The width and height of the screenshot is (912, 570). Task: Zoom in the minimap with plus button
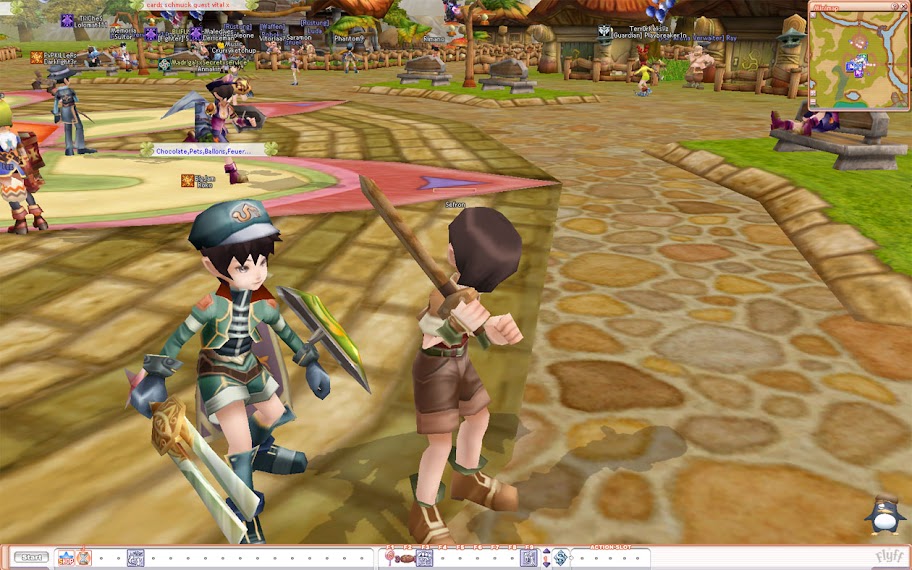pos(812,92)
